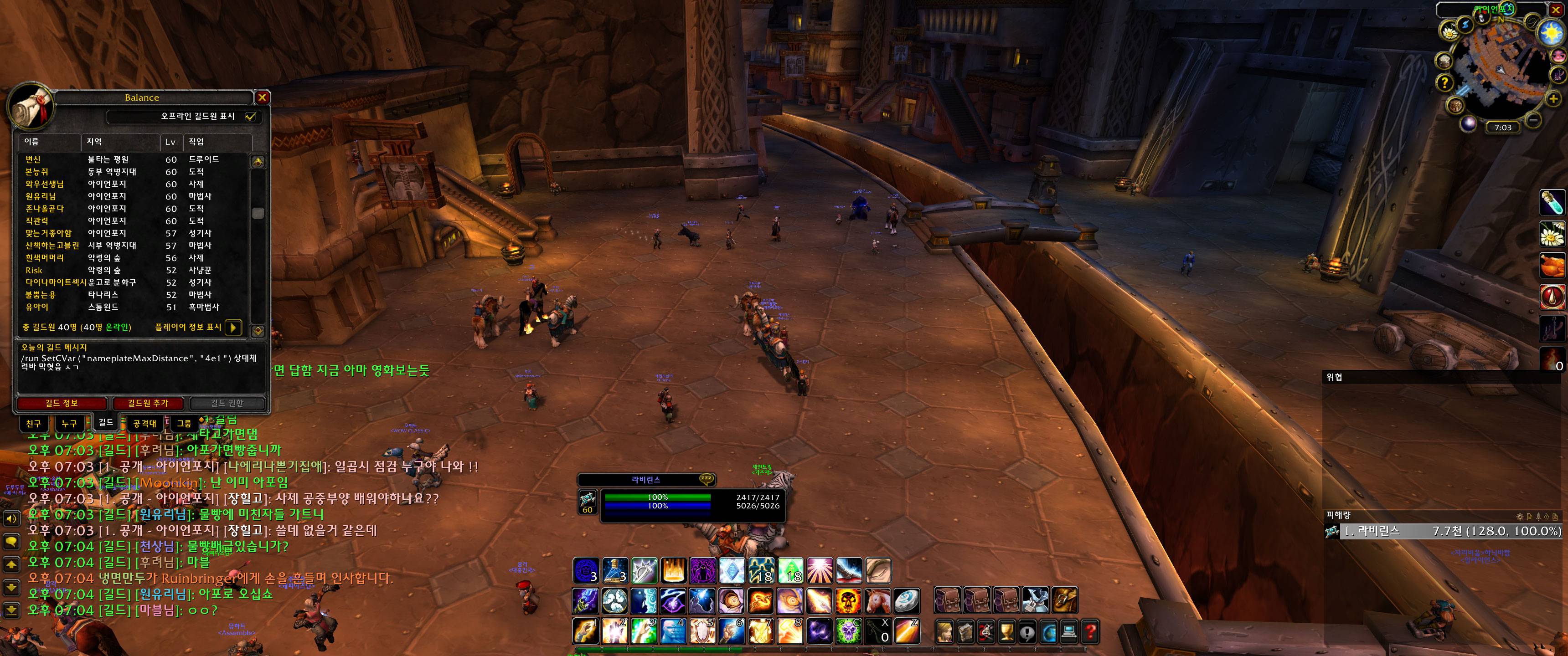Switch to the 누구 tab

(x=69, y=424)
